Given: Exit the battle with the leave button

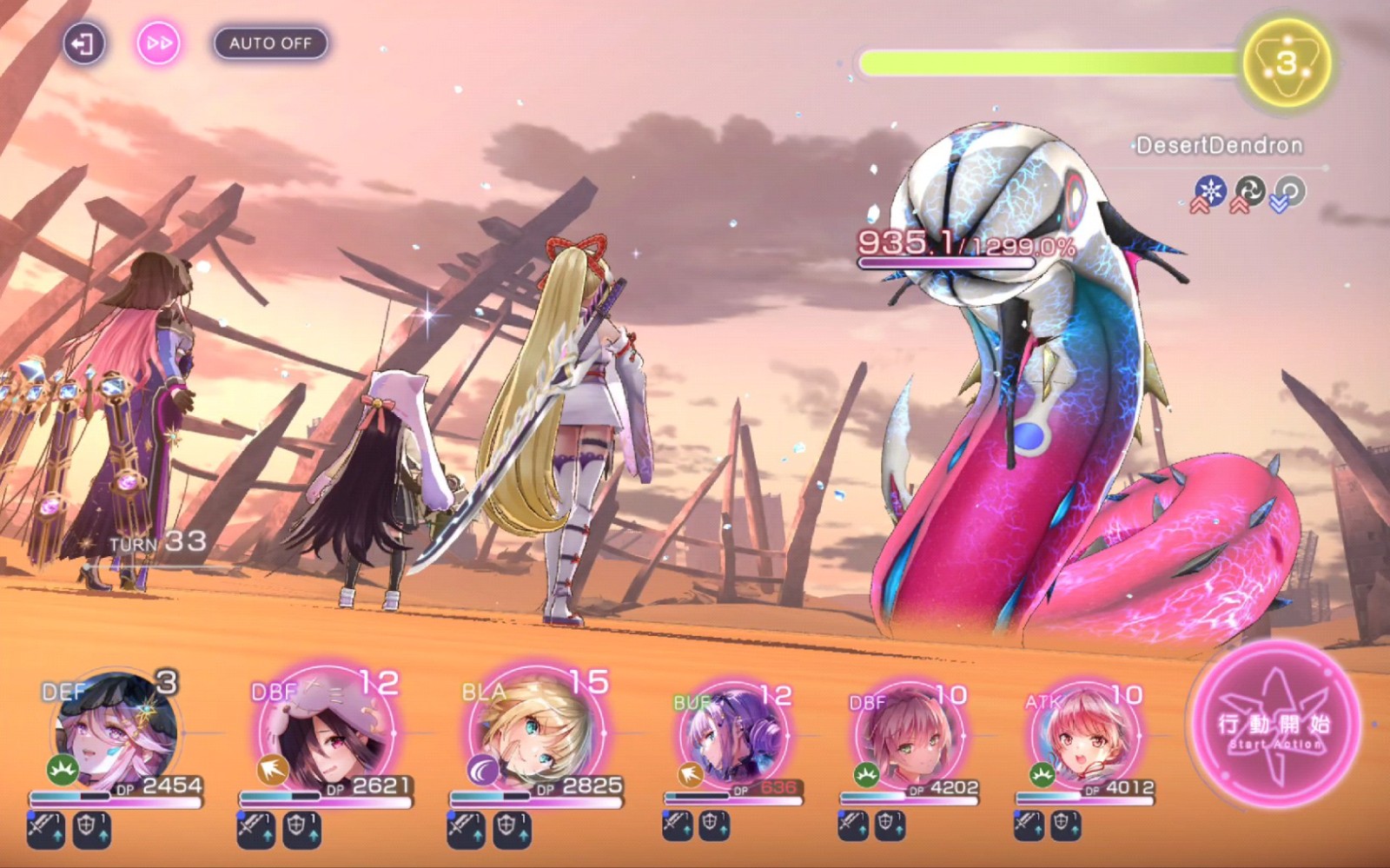Looking at the screenshot, I should tap(83, 43).
